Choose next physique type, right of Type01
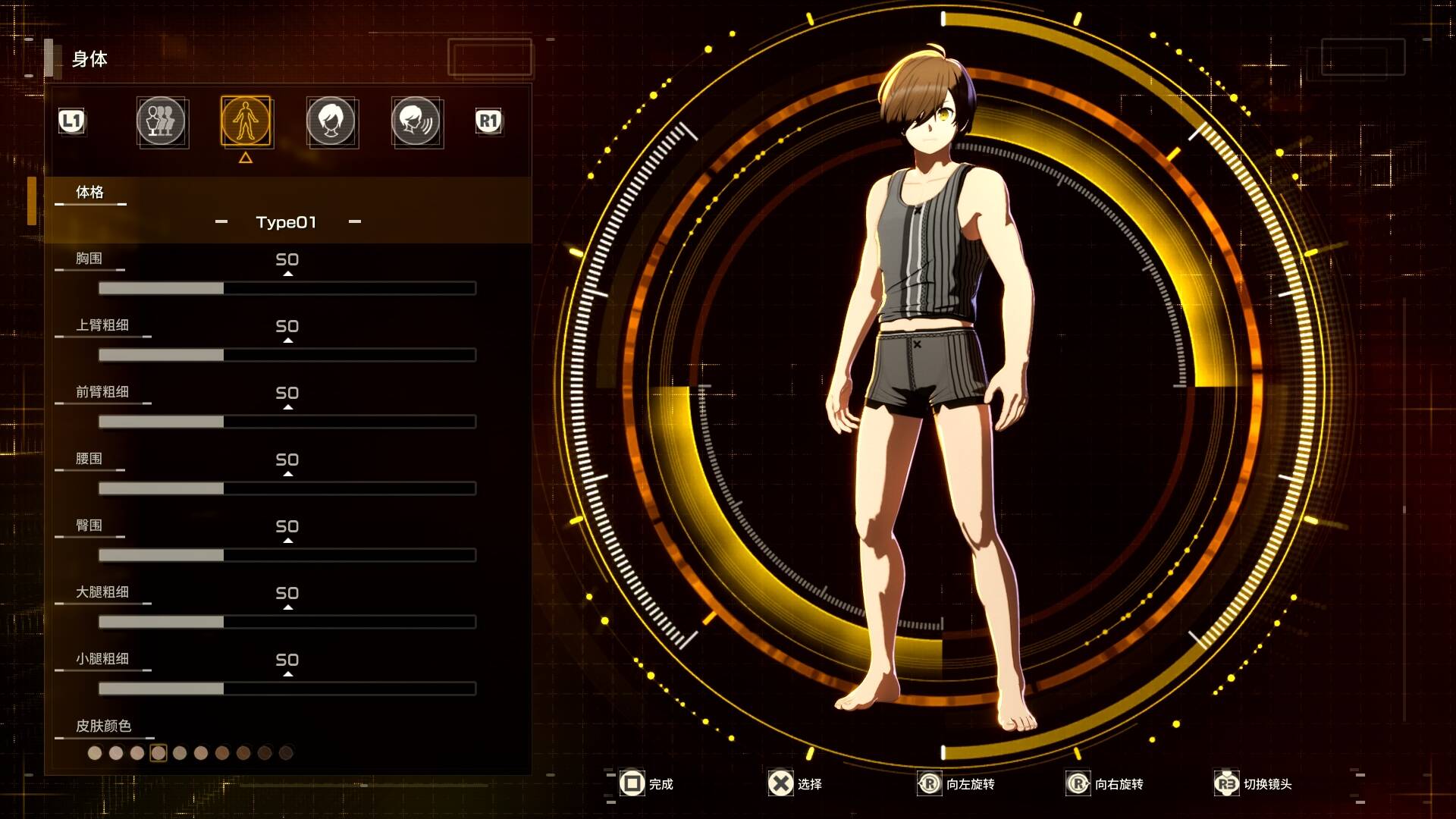The width and height of the screenshot is (1456, 819). (x=355, y=222)
